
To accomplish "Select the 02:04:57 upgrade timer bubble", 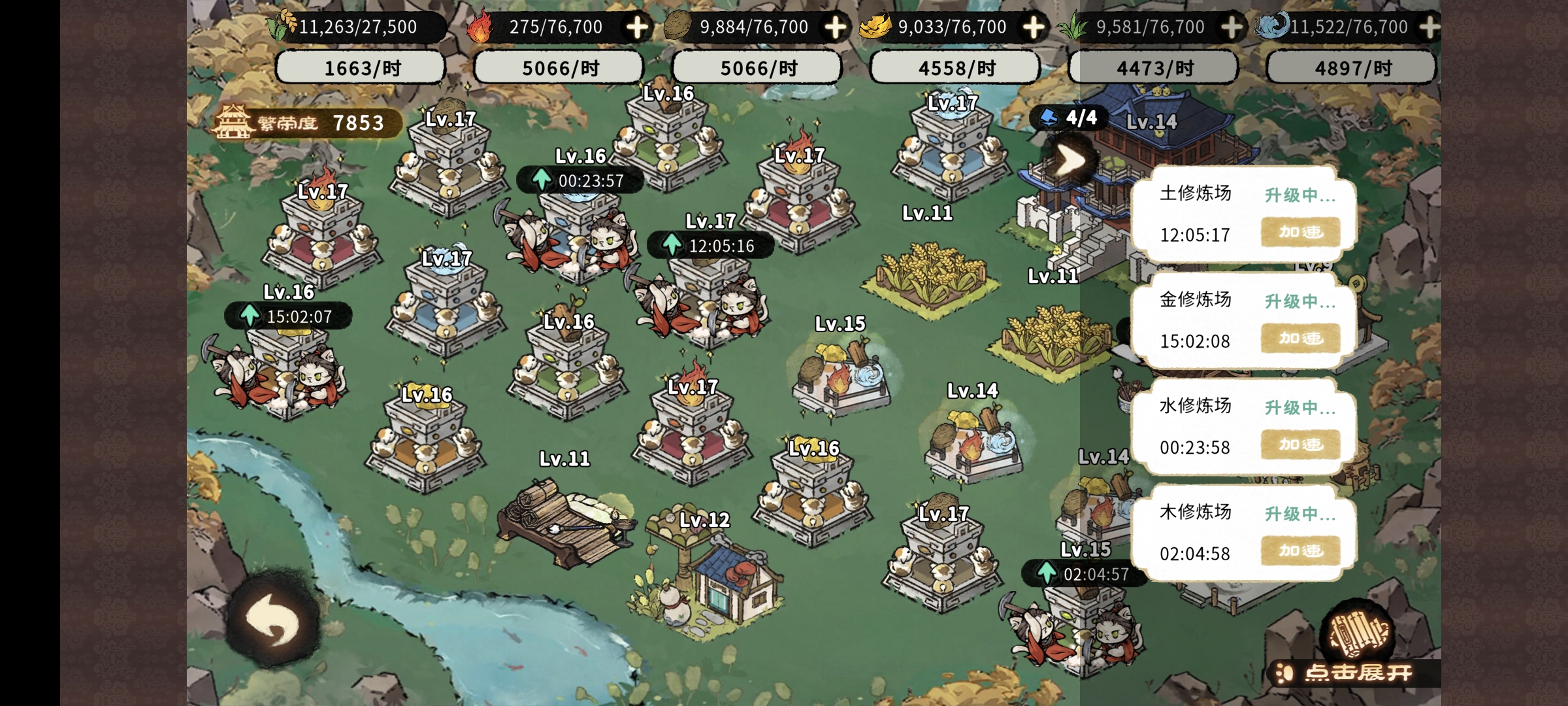I will (x=1085, y=574).
